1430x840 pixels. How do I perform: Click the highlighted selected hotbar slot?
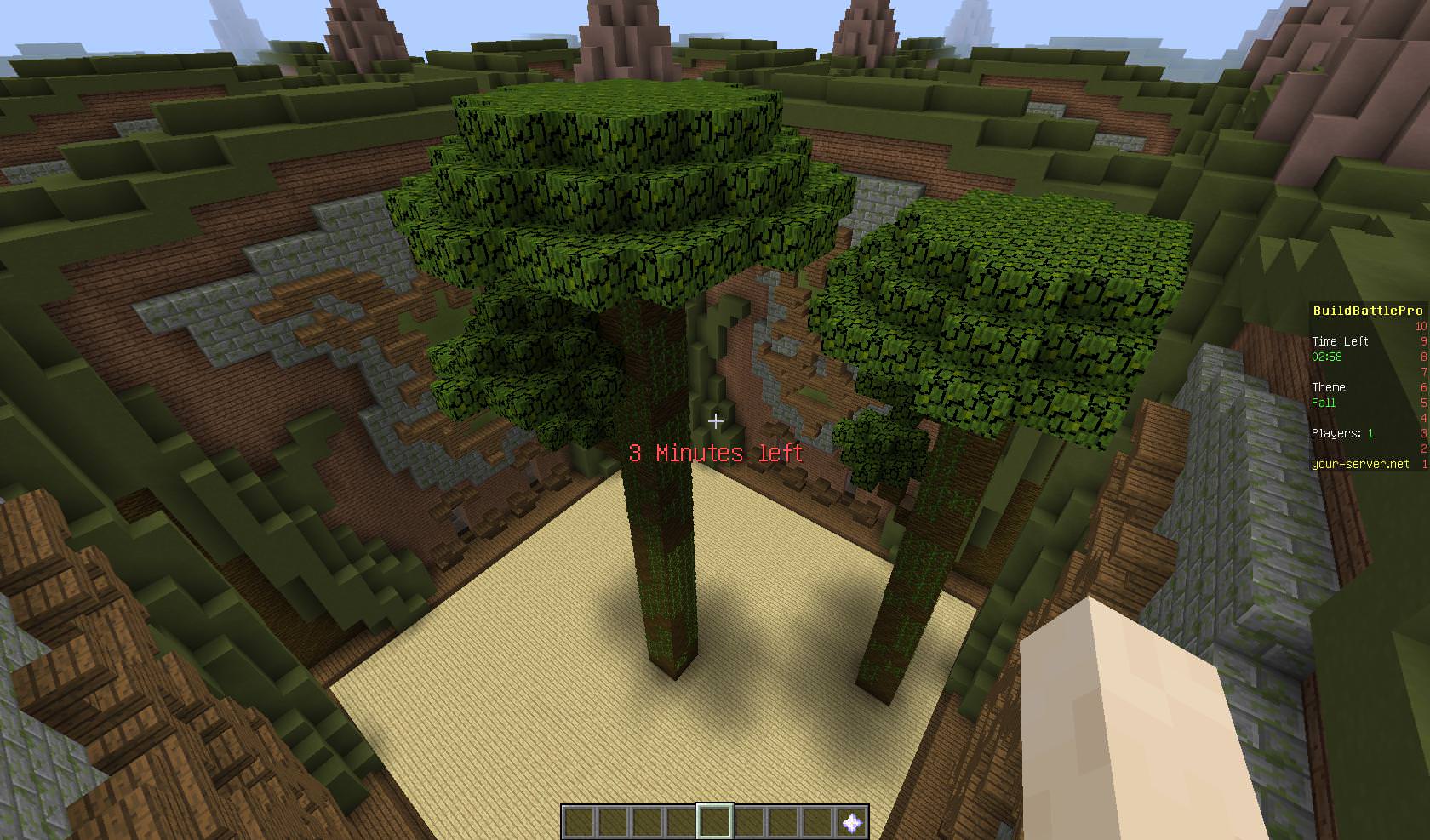(715, 822)
